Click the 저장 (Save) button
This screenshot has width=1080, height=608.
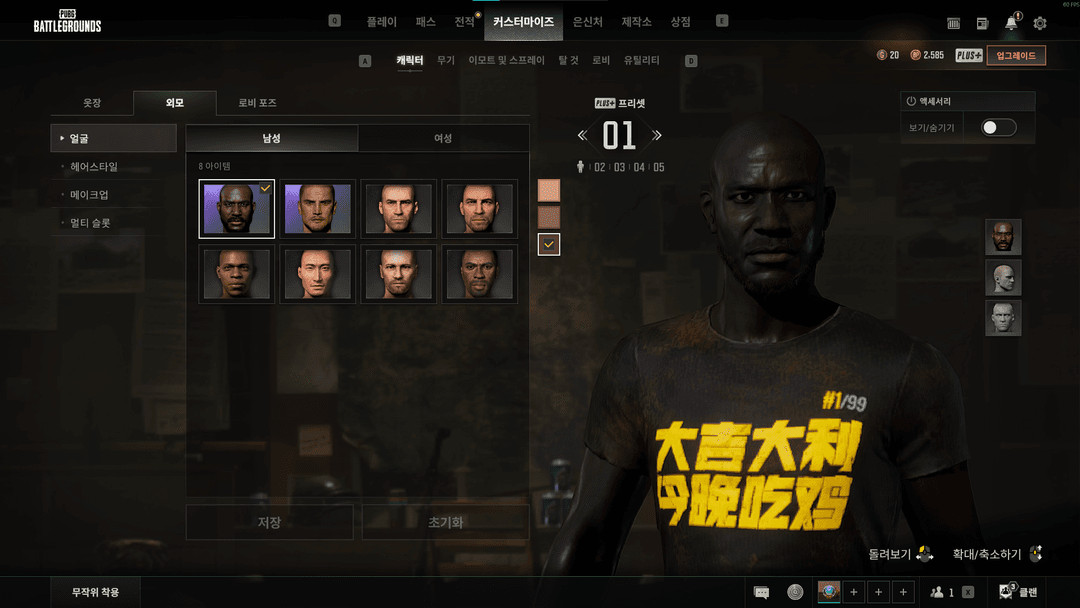point(269,522)
